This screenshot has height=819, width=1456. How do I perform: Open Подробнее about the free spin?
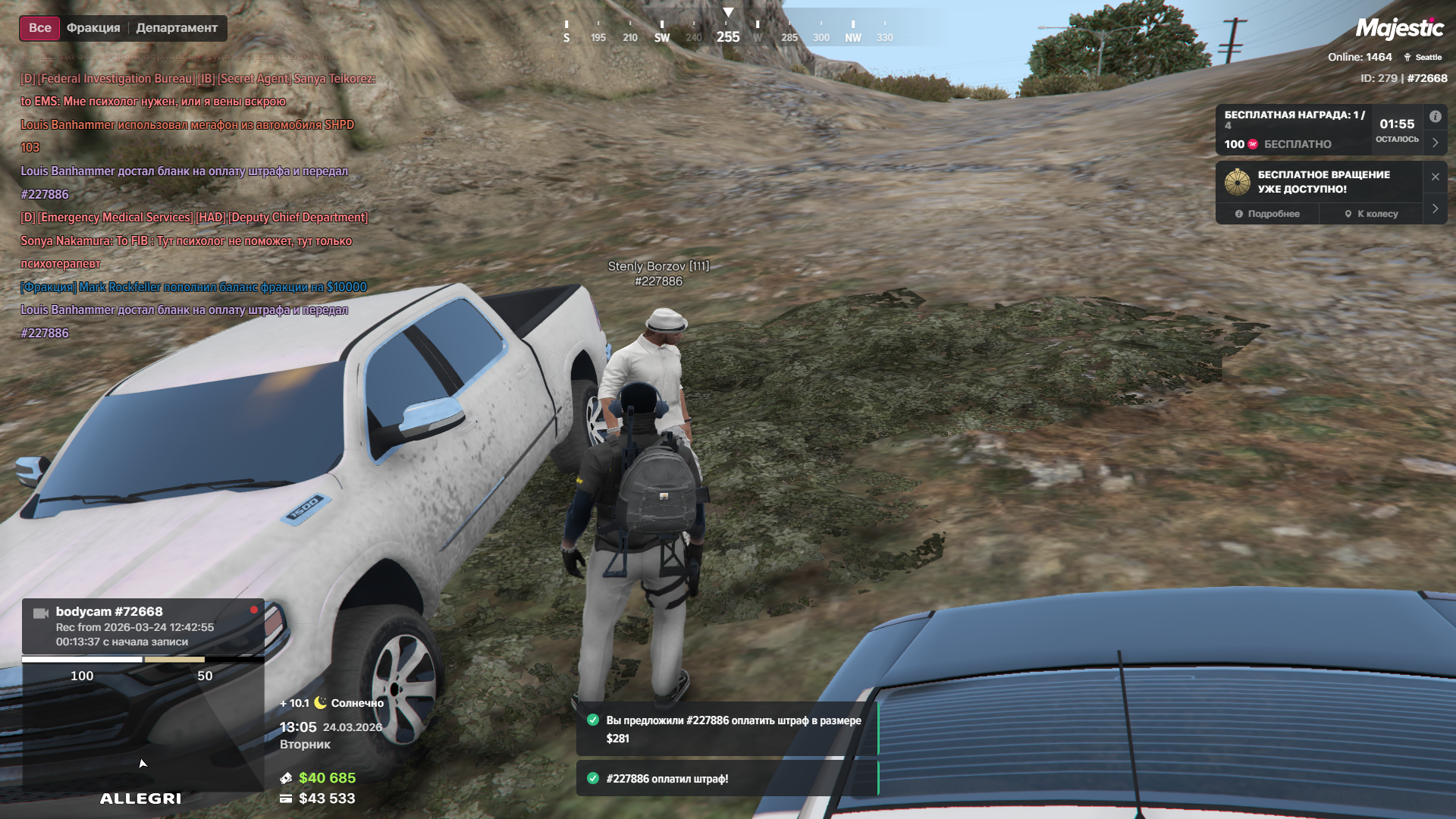(x=1267, y=214)
